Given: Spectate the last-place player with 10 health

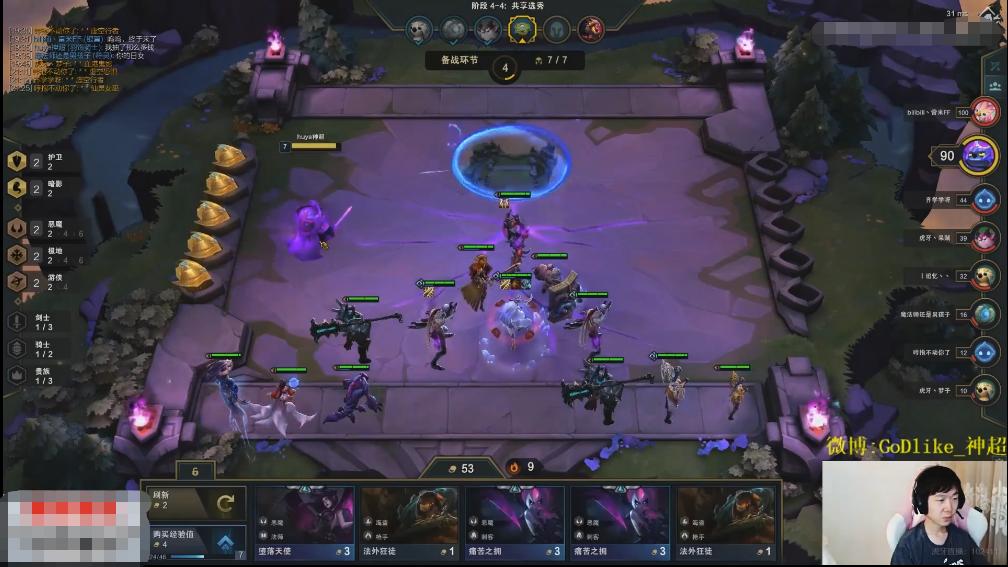Looking at the screenshot, I should [x=985, y=390].
